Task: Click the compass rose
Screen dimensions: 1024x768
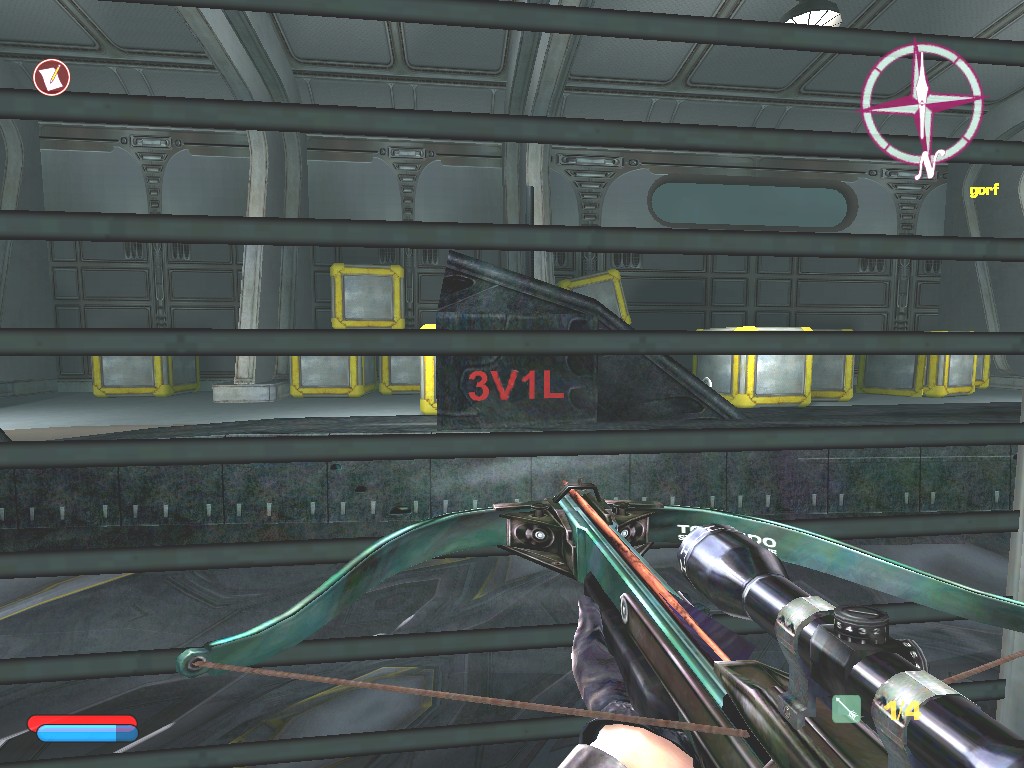Action: click(921, 101)
